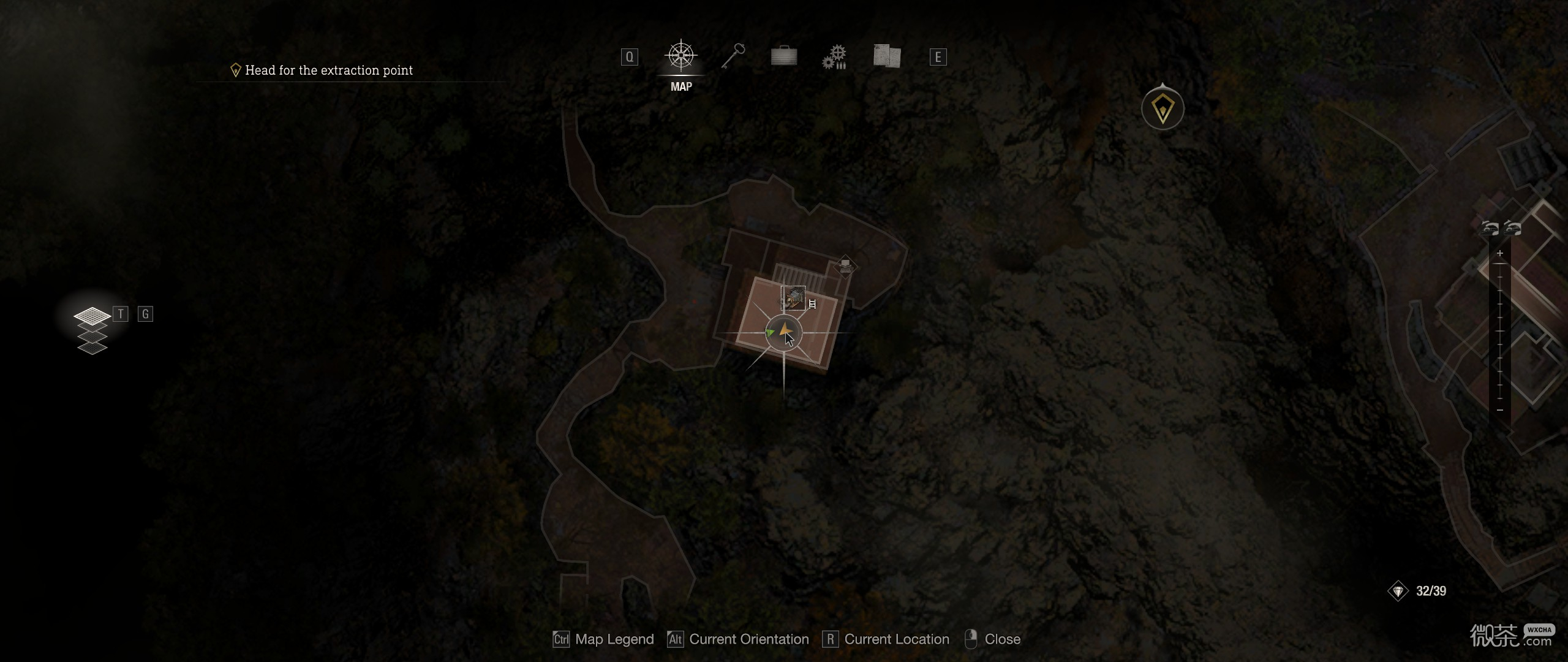
Task: Click the ladder icon on the map
Action: [x=813, y=304]
